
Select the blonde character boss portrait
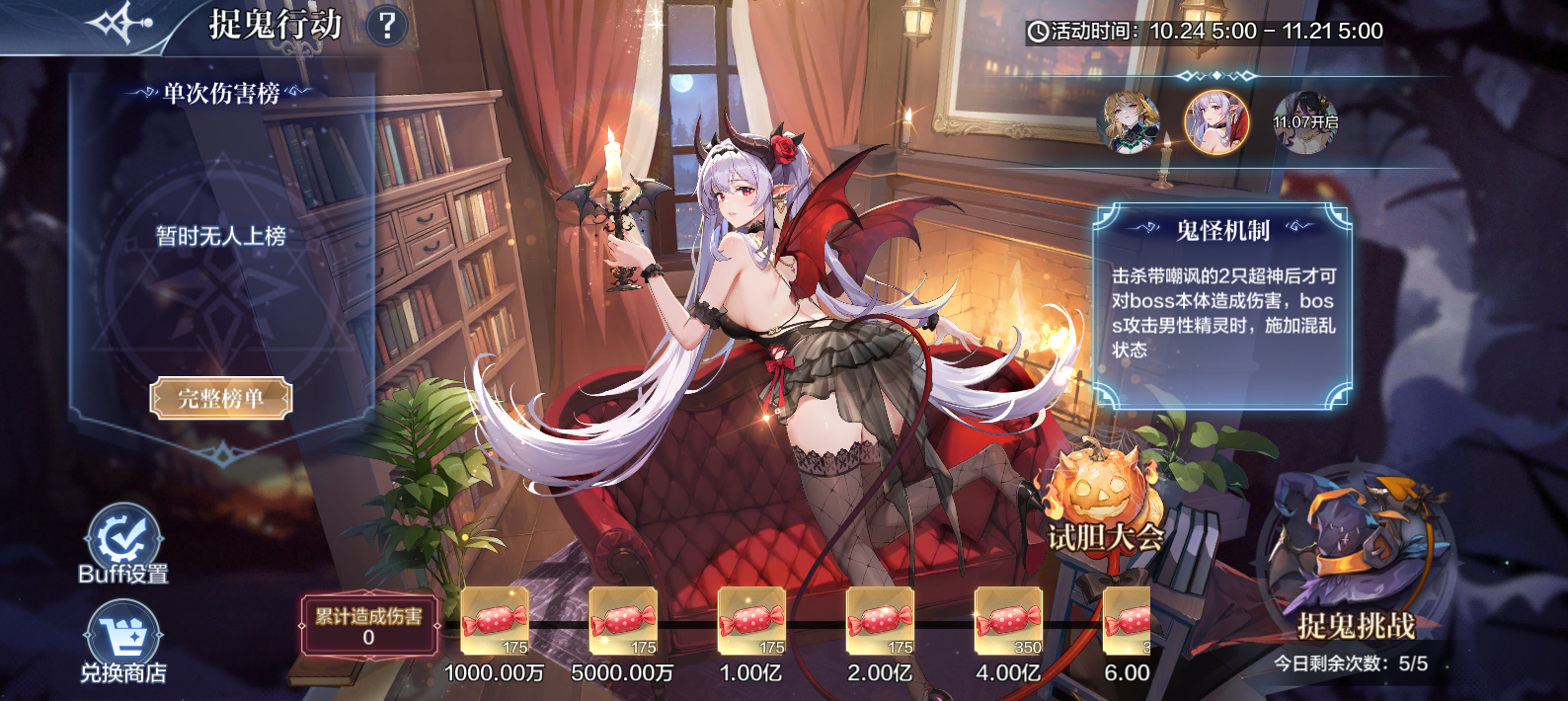pyautogui.click(x=1131, y=123)
